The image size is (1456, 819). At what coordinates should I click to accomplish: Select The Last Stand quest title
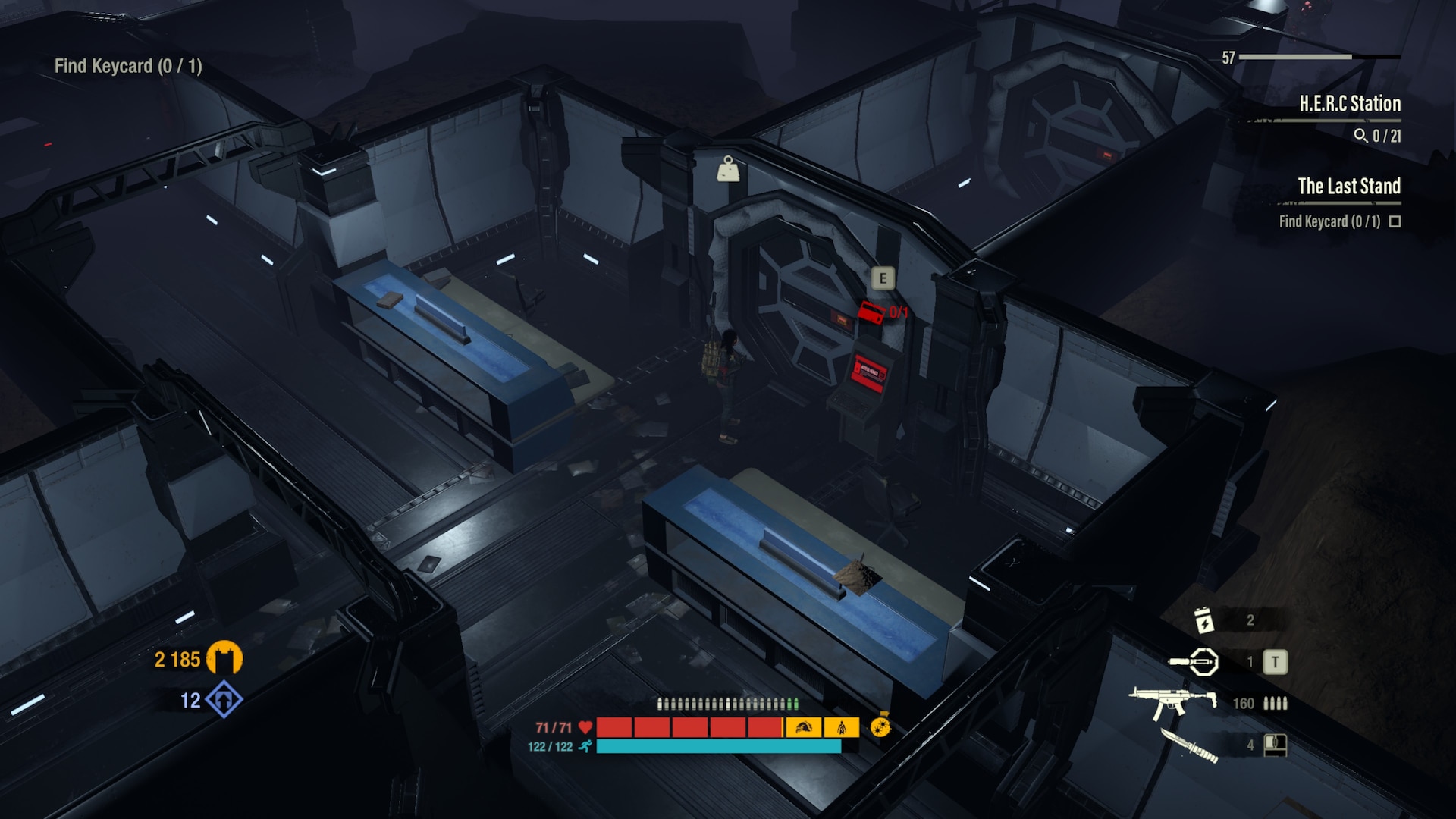coord(1348,186)
